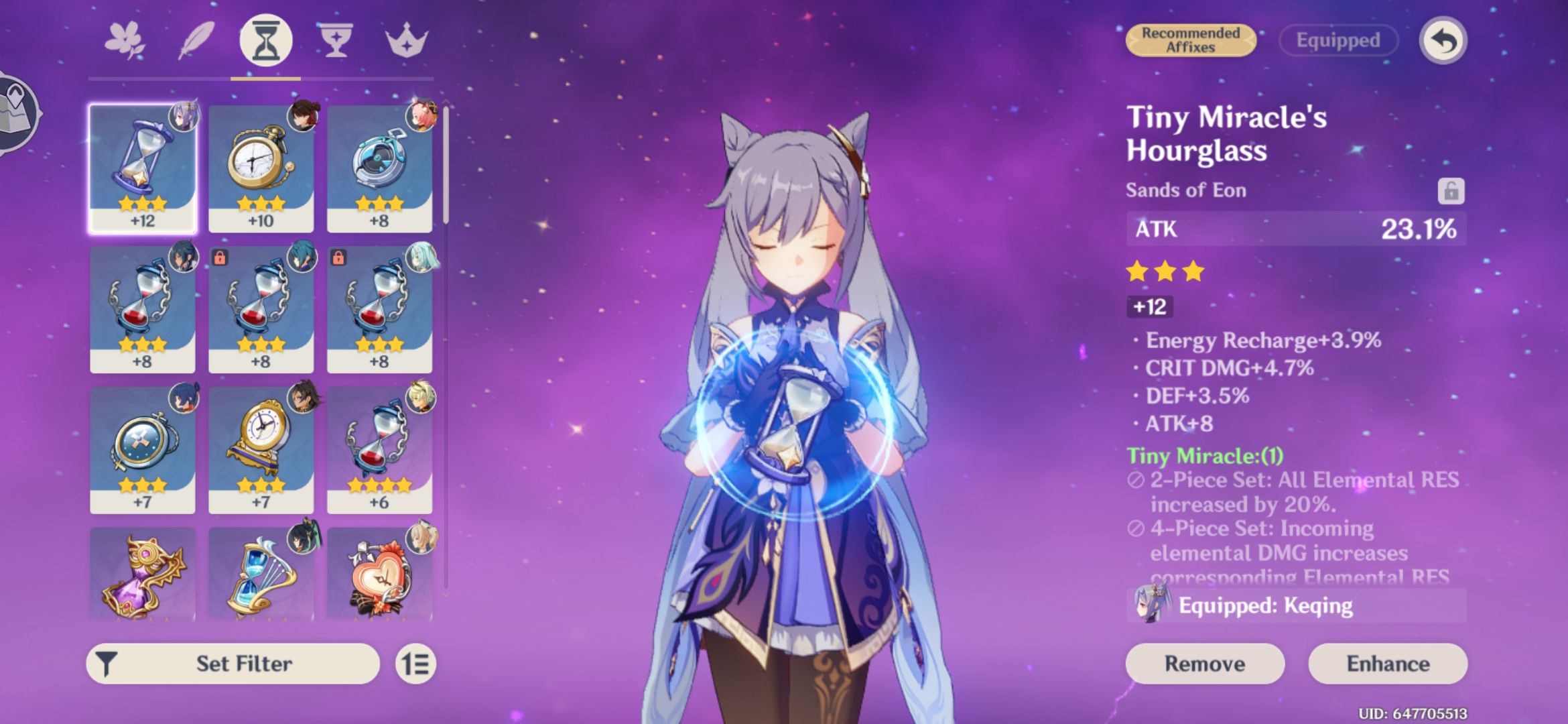Click the undo arrow at top right
The width and height of the screenshot is (1568, 724).
pyautogui.click(x=1440, y=40)
